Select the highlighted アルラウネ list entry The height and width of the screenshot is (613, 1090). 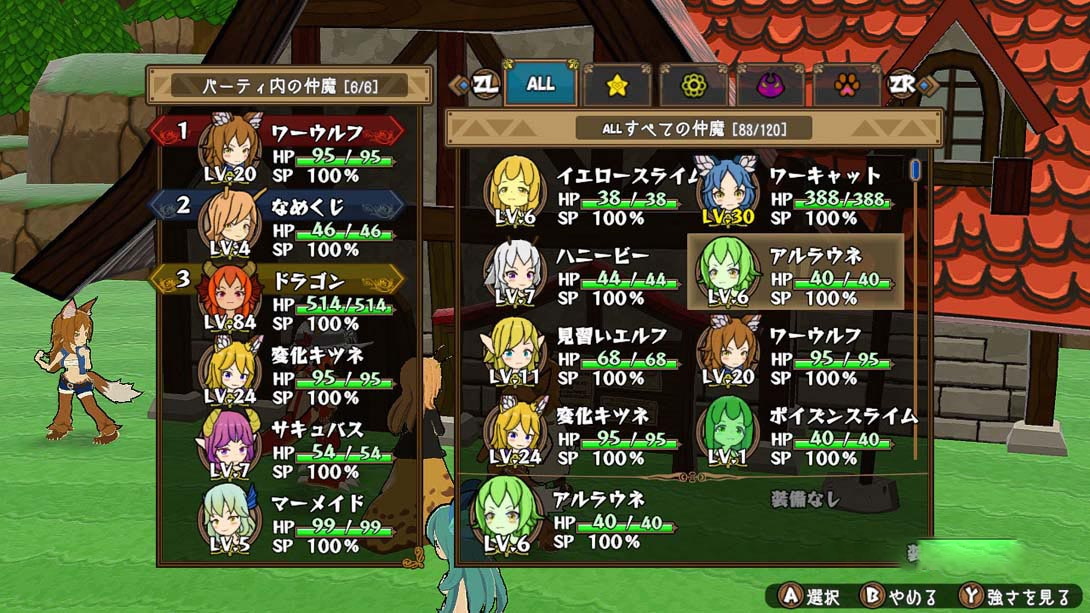pos(797,275)
